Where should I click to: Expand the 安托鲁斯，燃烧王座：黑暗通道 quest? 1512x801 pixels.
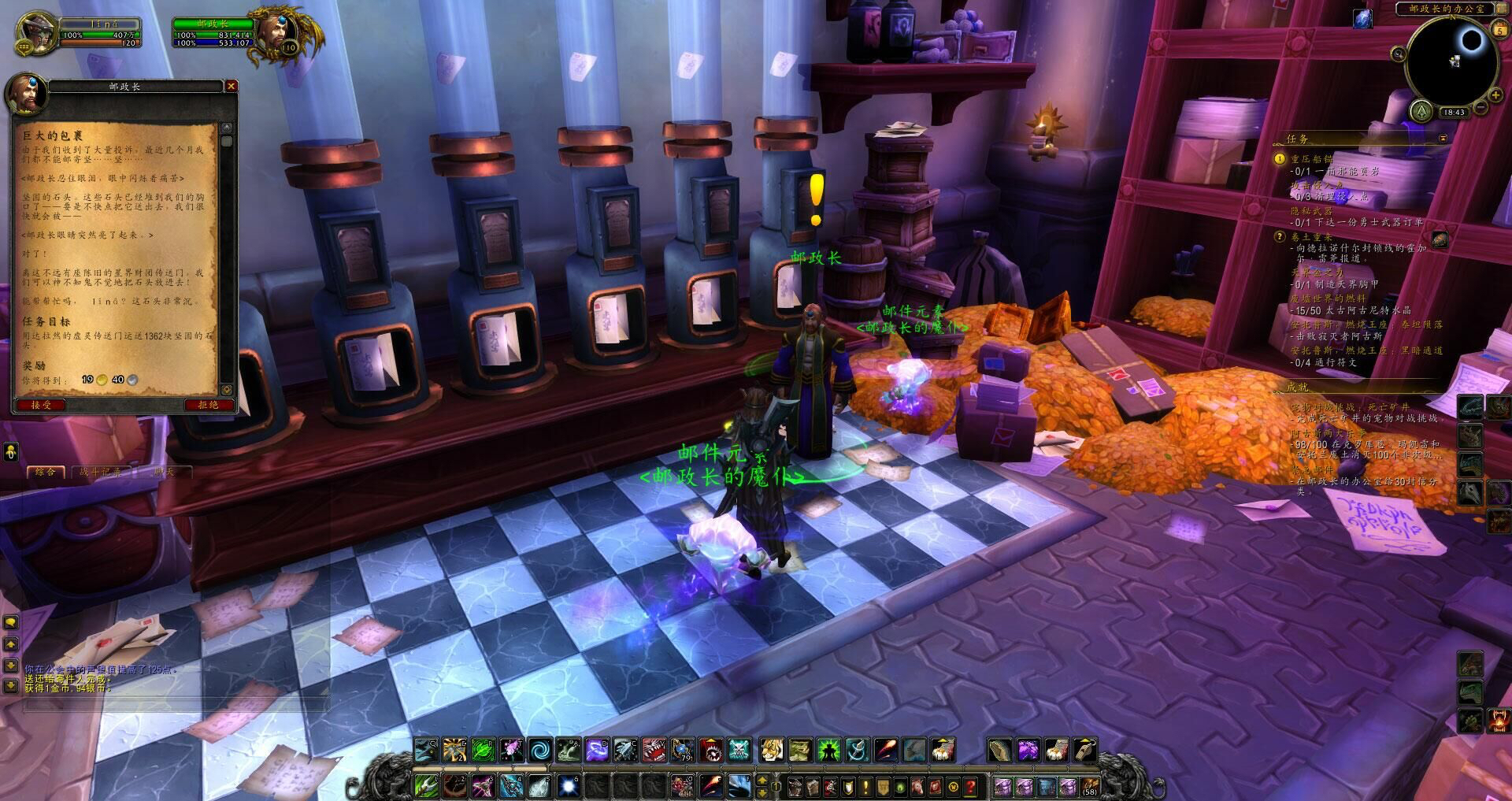coord(1368,350)
